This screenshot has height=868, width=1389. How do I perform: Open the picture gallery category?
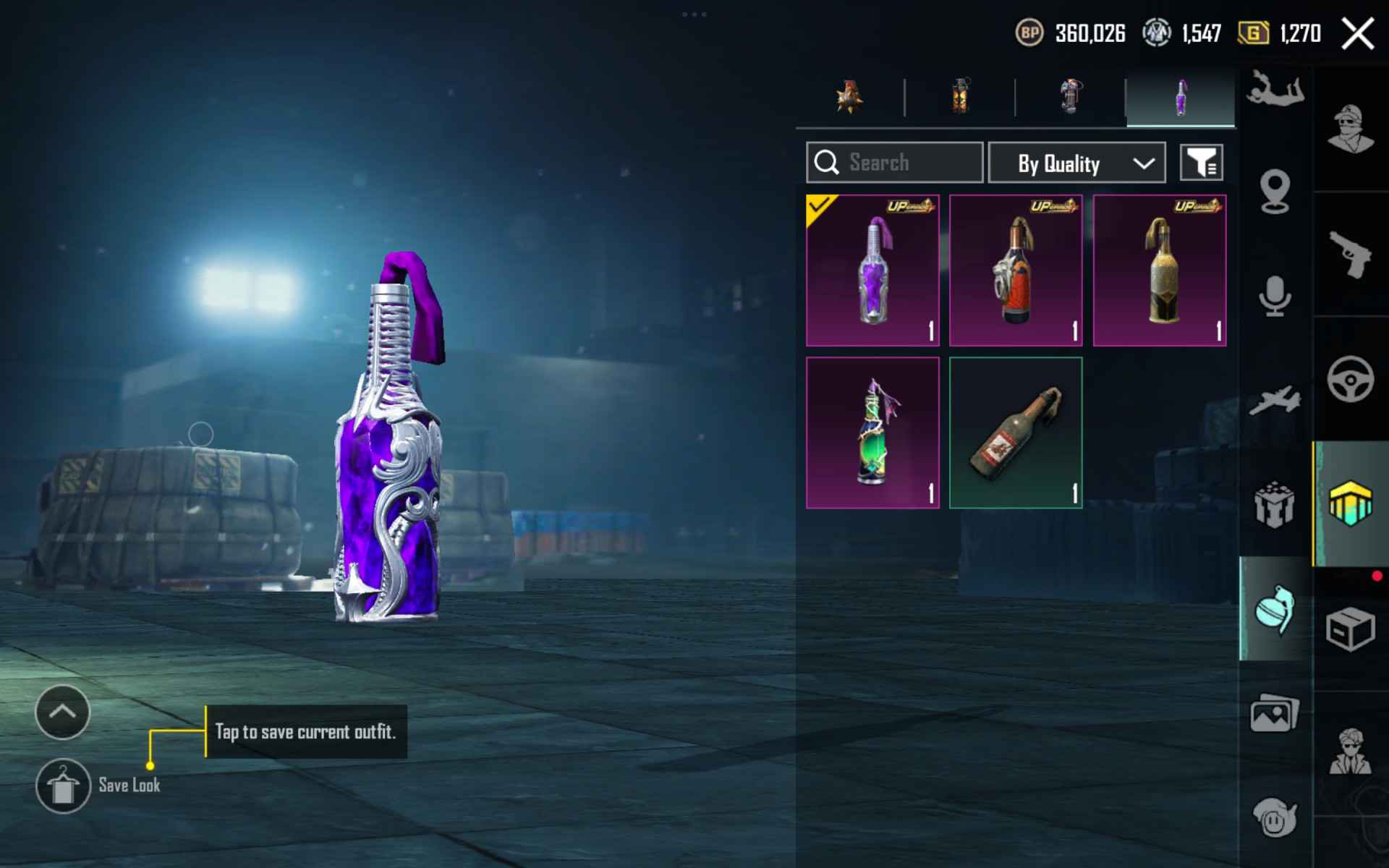coord(1275,714)
